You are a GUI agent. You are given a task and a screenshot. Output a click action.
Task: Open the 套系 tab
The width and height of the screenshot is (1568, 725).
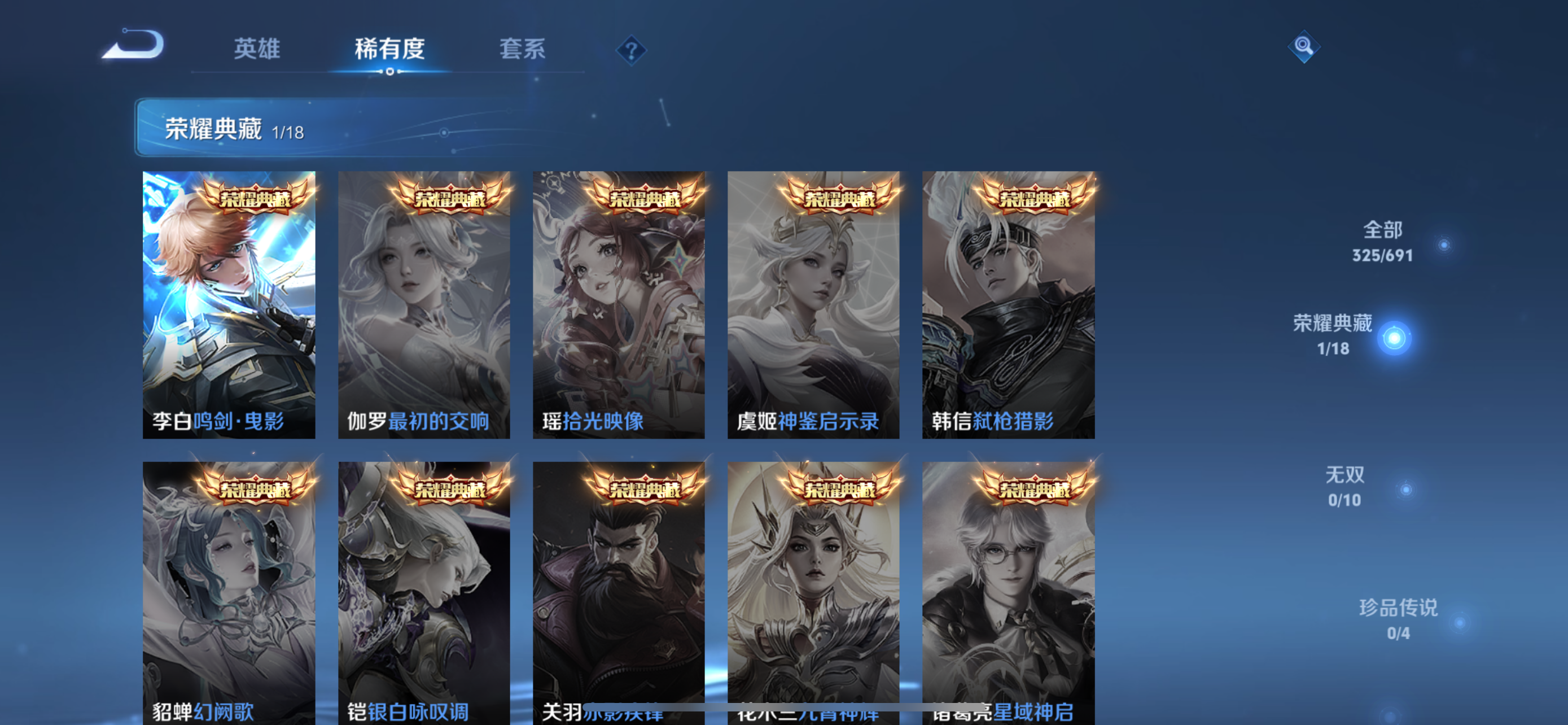click(522, 49)
